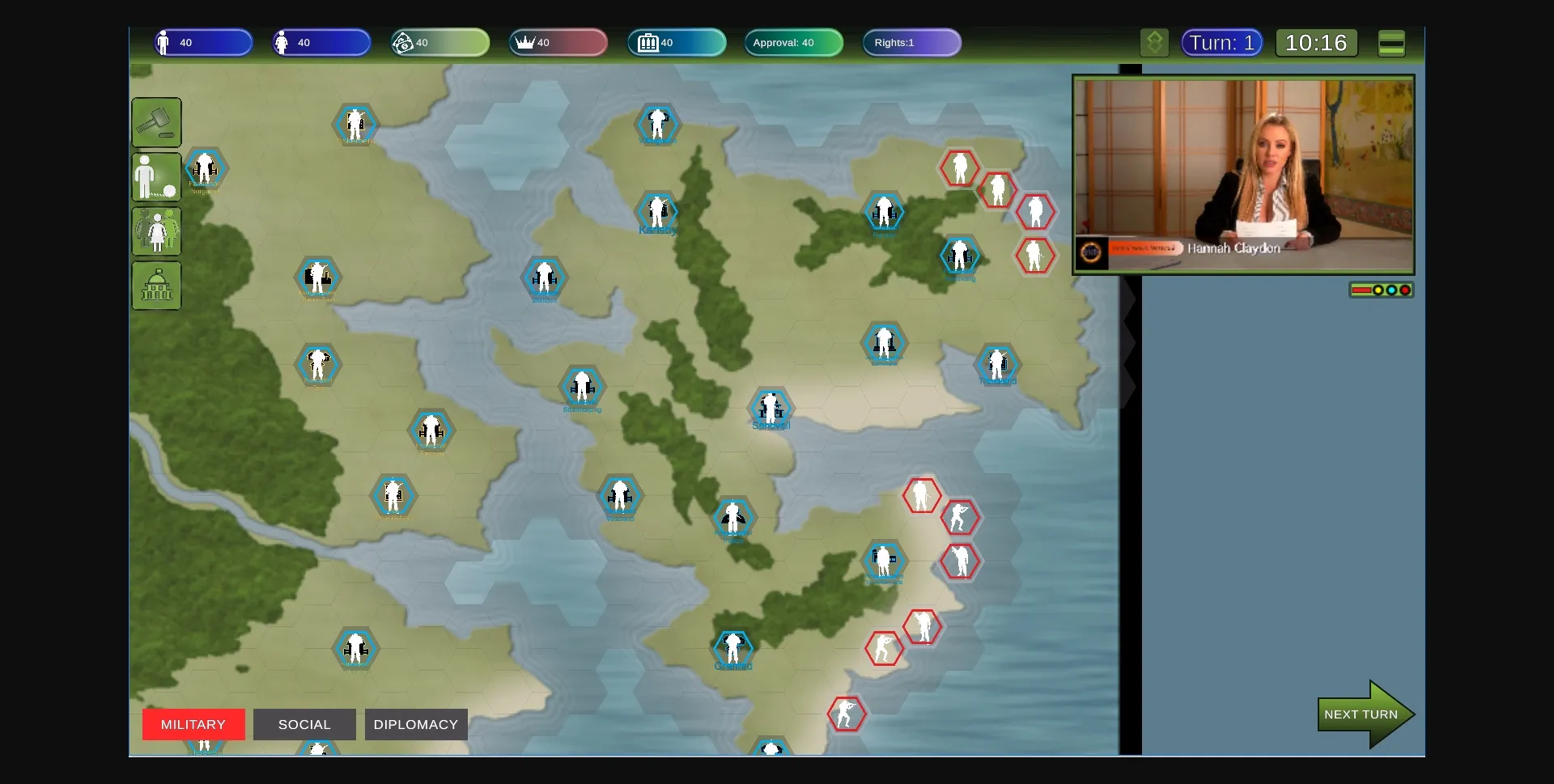Open the DIPLOMACY tab

click(x=416, y=724)
